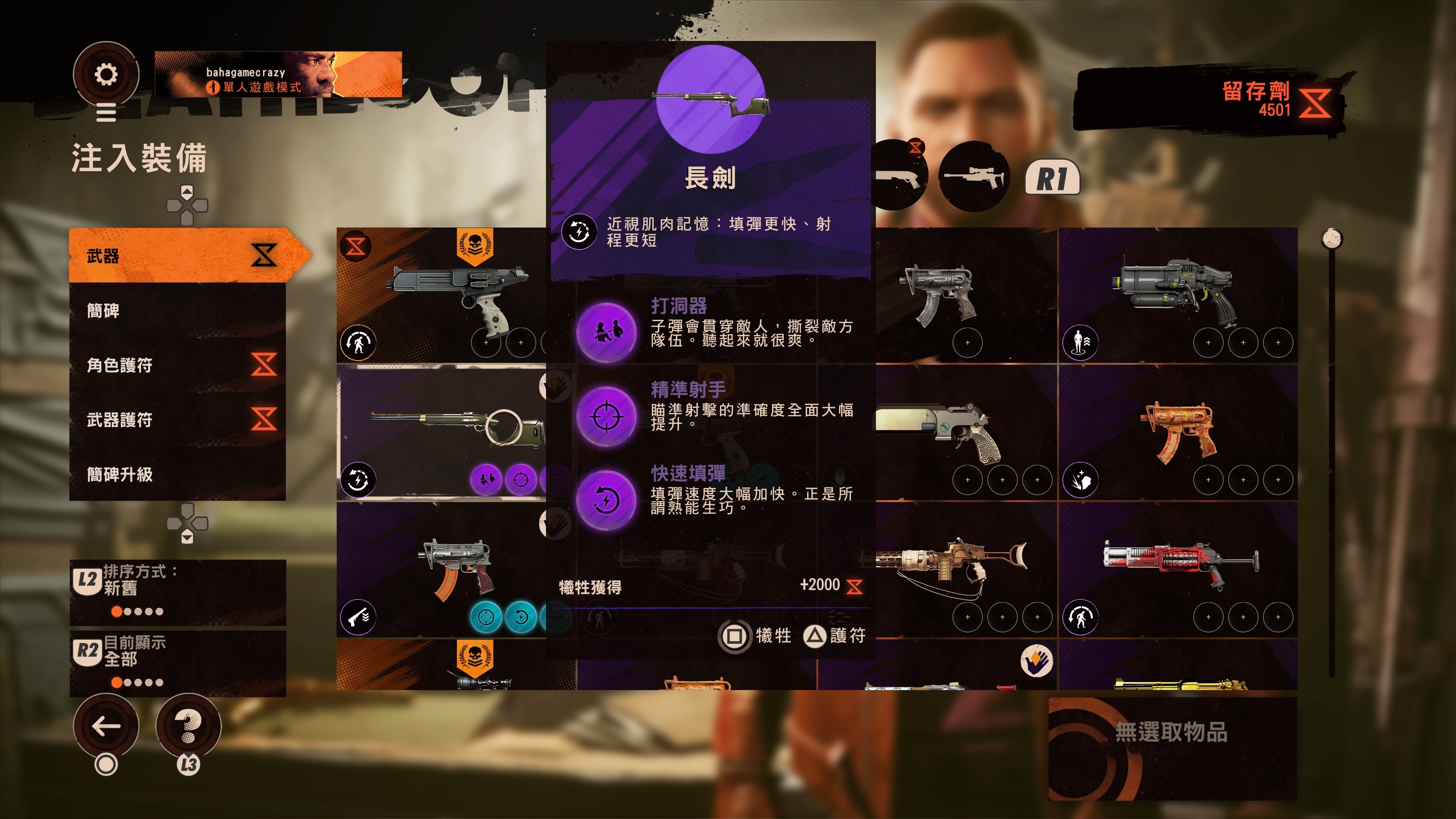Select the 打洞器 penetrator perk icon
Screen dimensions: 1456x819
(x=607, y=334)
